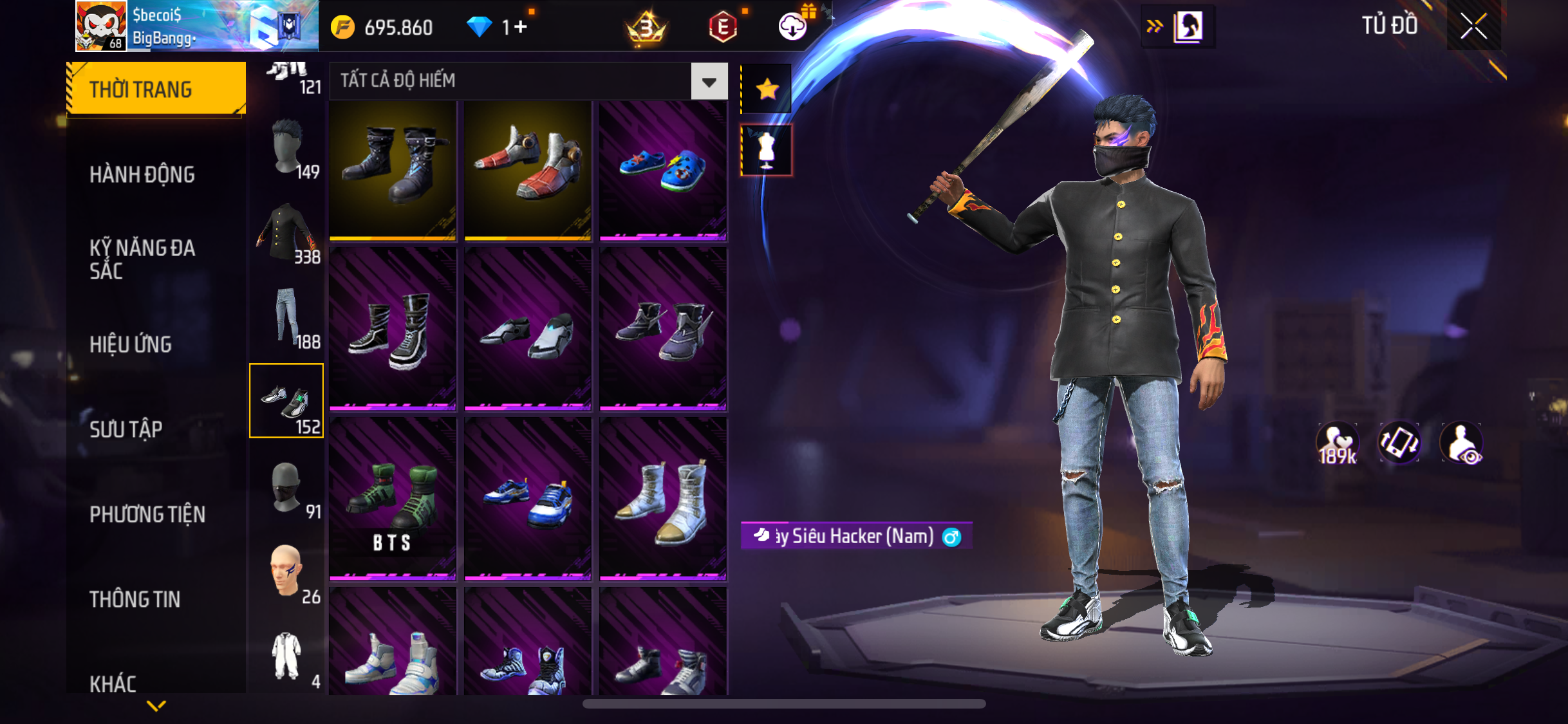Viewport: 1568px width, 724px height.
Task: Open the mannequin outfit preset button
Action: [x=767, y=150]
